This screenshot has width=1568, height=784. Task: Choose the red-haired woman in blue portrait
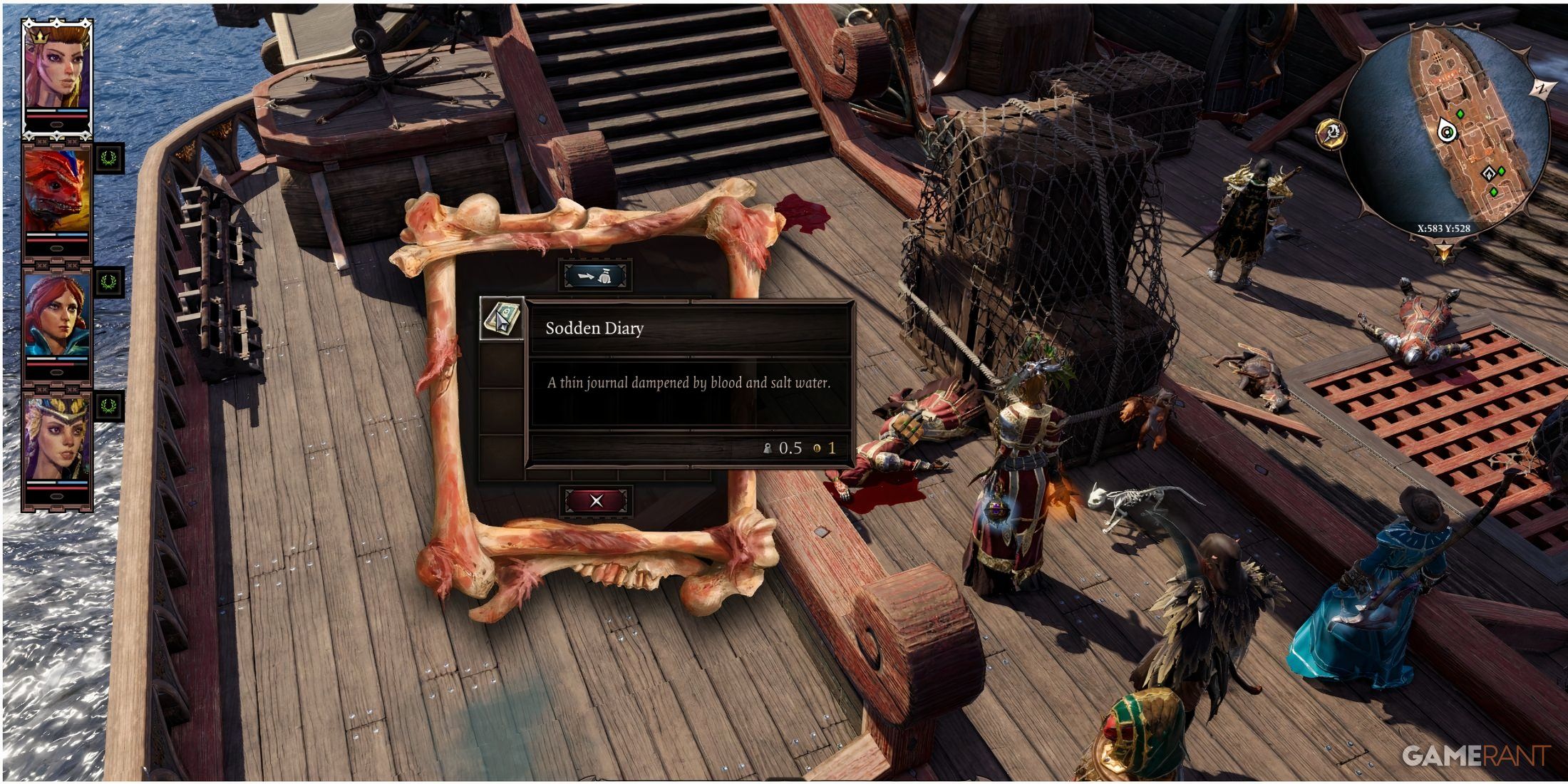point(57,314)
